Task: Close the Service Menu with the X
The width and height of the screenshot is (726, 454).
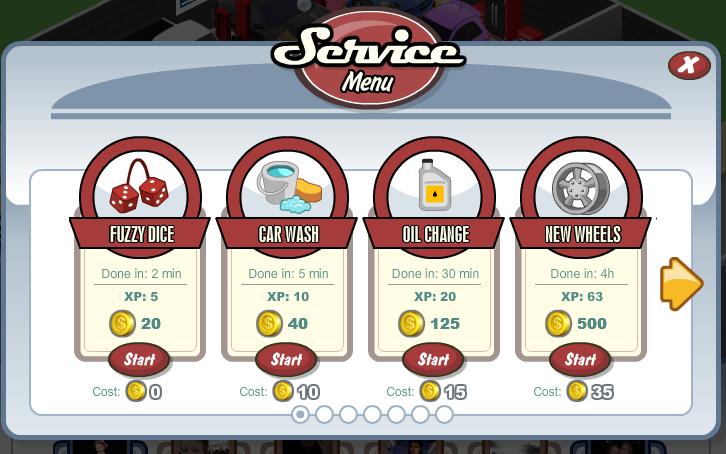Action: click(x=688, y=65)
